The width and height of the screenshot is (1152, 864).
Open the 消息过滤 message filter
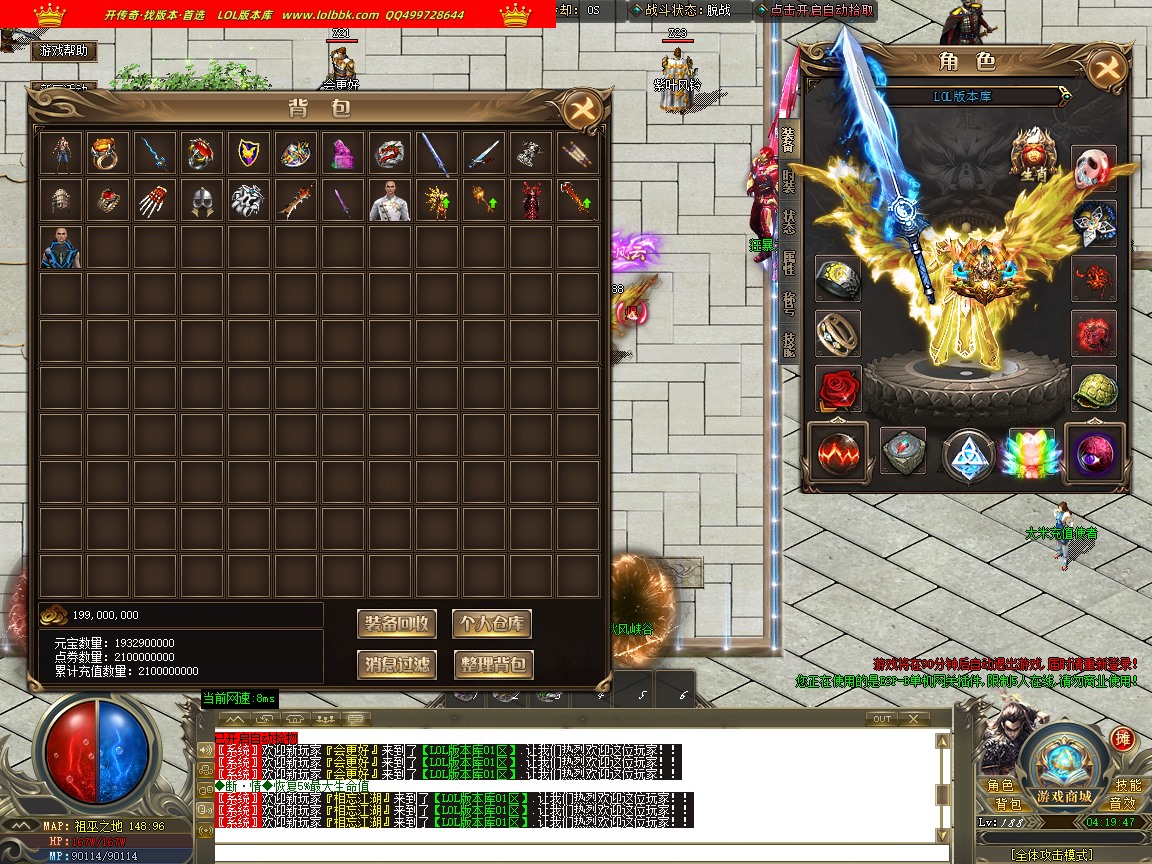(x=397, y=664)
